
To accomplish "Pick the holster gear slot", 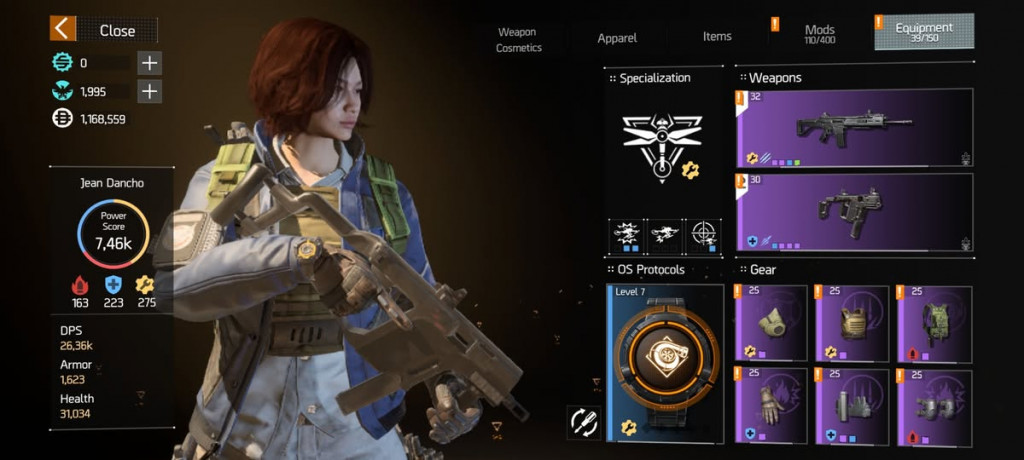I will [x=852, y=405].
